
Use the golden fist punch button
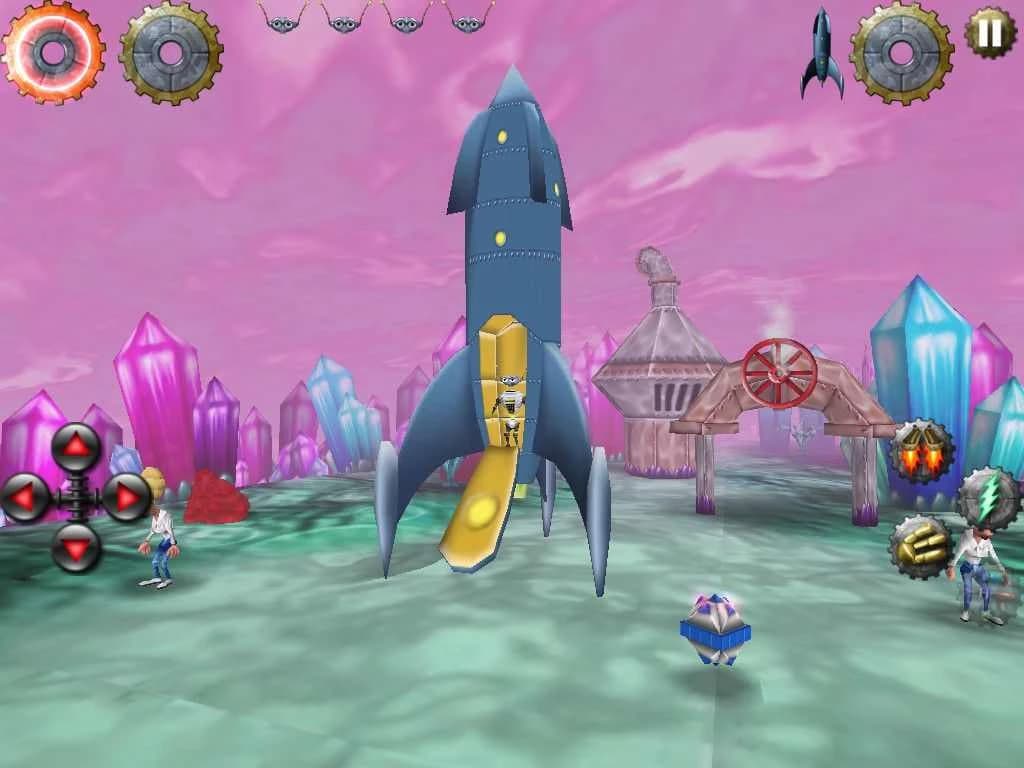tap(921, 546)
